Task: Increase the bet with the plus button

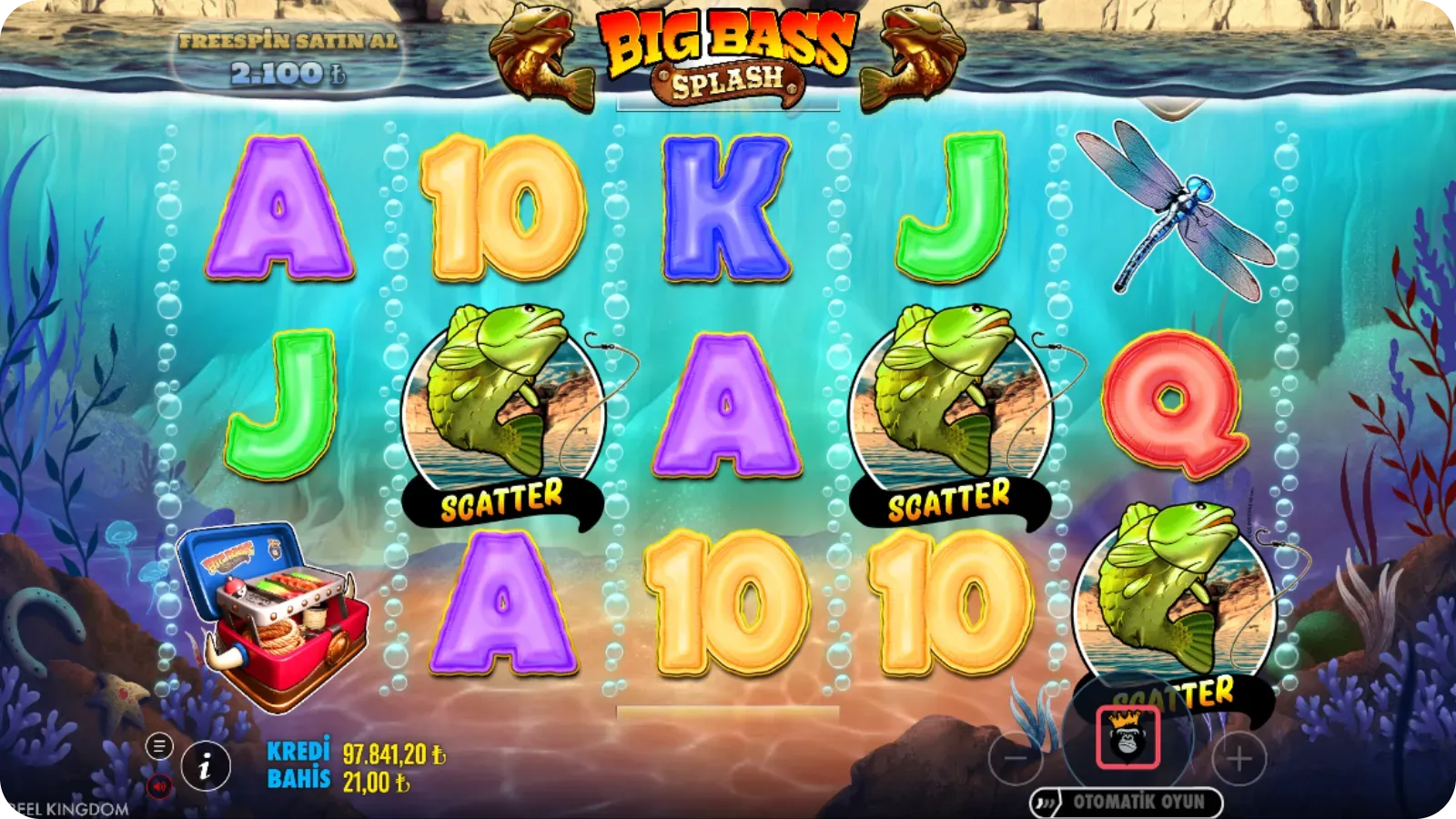Action: click(x=1239, y=758)
